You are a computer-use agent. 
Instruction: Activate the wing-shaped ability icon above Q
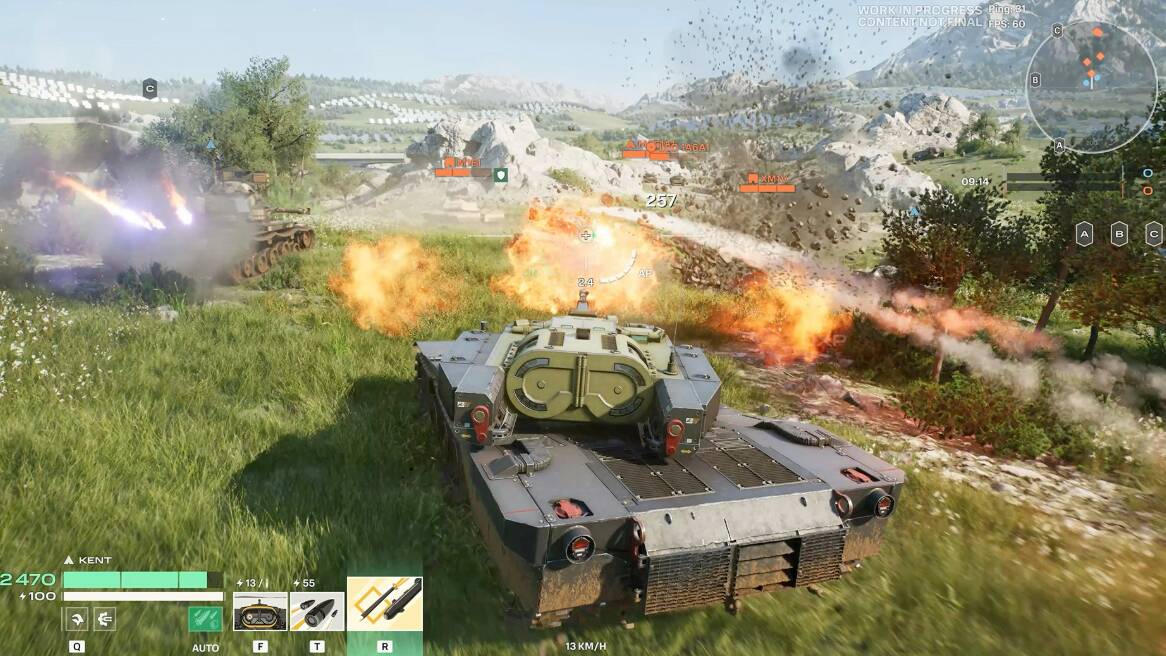76,619
